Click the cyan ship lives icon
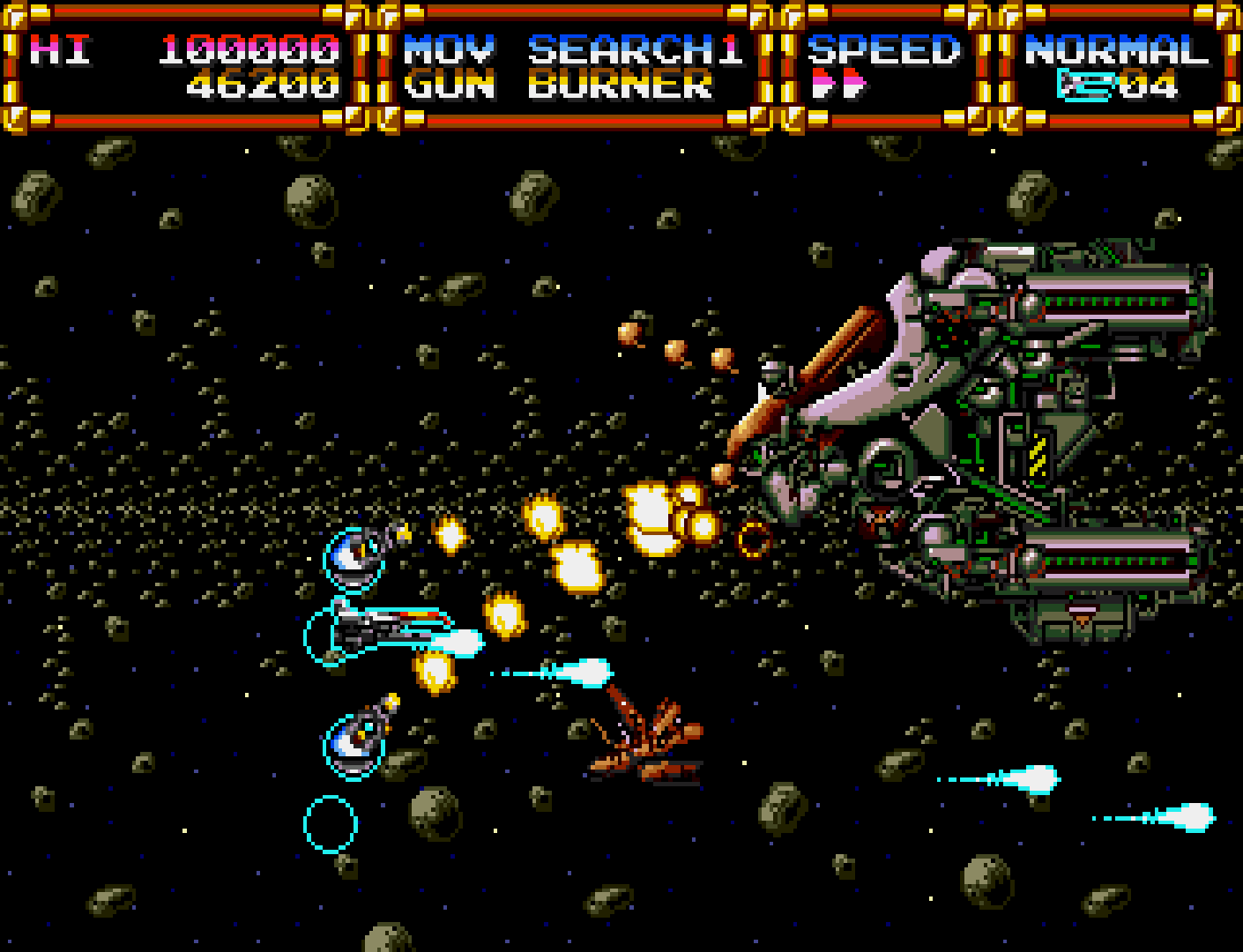Screen dimensions: 1243x952 pos(1086,85)
